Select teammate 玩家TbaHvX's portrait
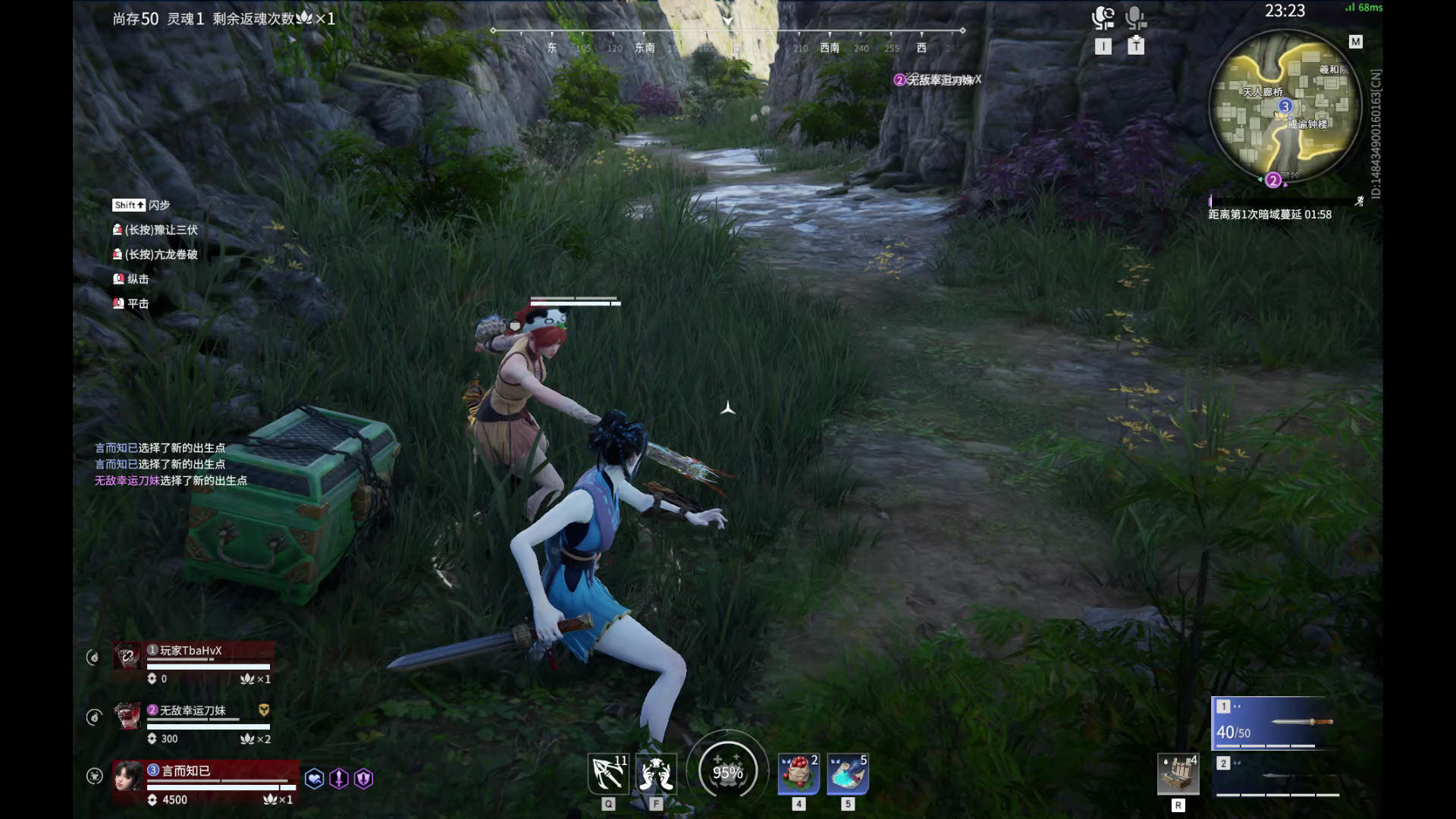Screen dimensions: 1456x819 127,655
